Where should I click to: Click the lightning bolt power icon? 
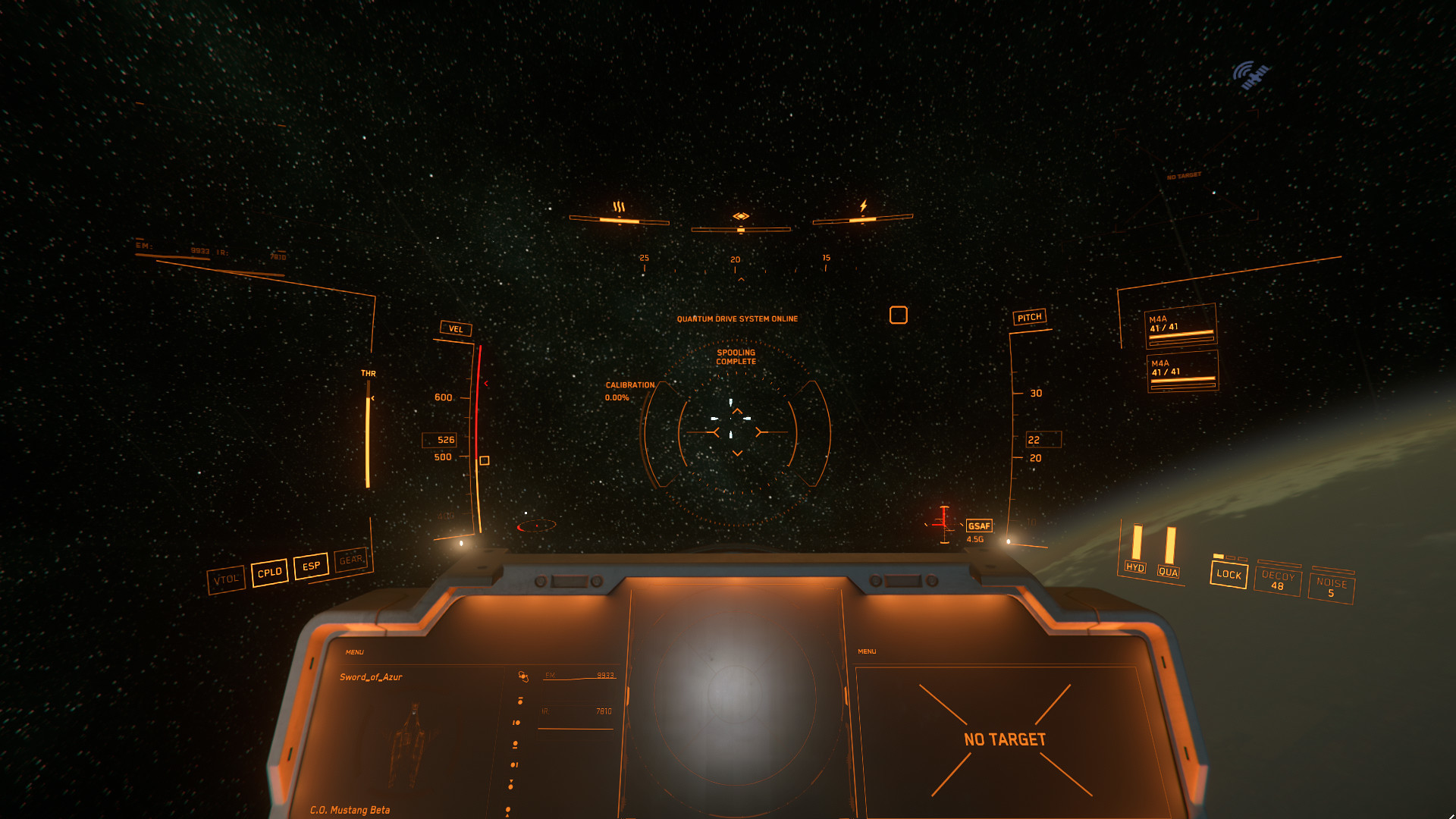point(863,206)
